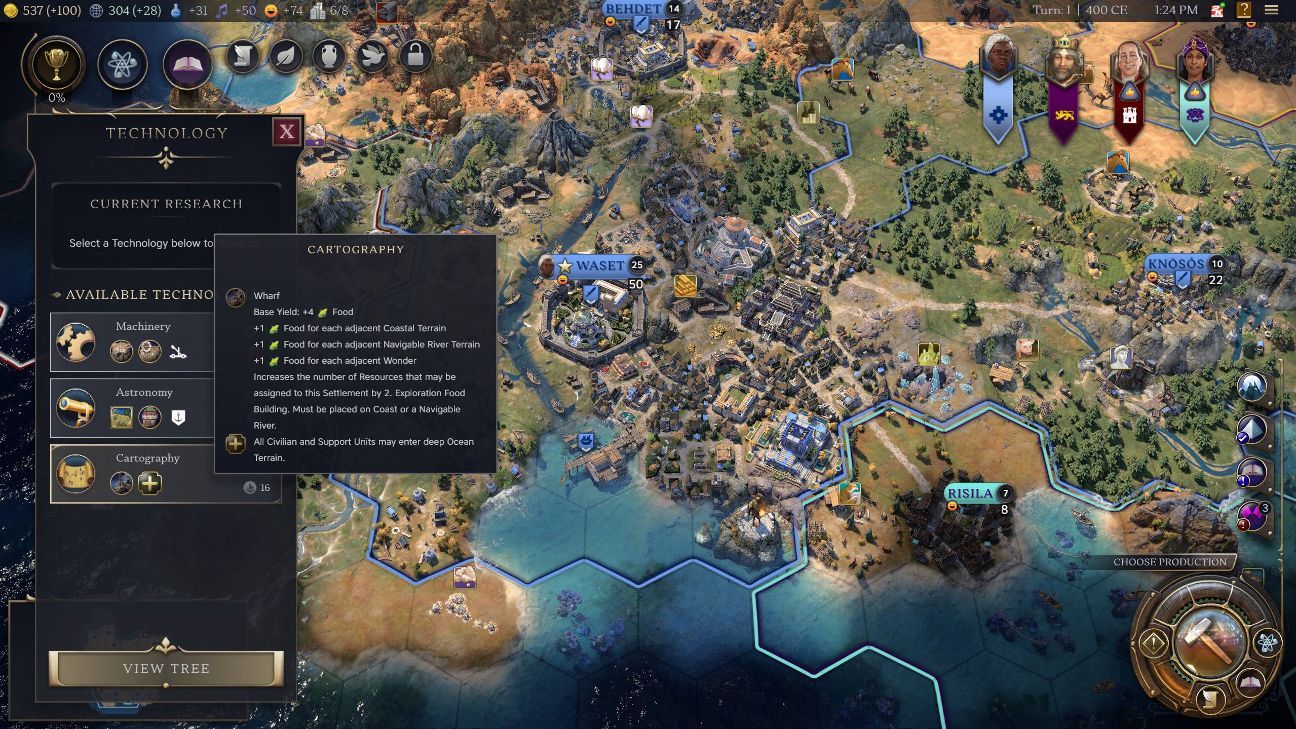Select the dove religion icon
Image resolution: width=1296 pixels, height=729 pixels.
click(x=372, y=56)
